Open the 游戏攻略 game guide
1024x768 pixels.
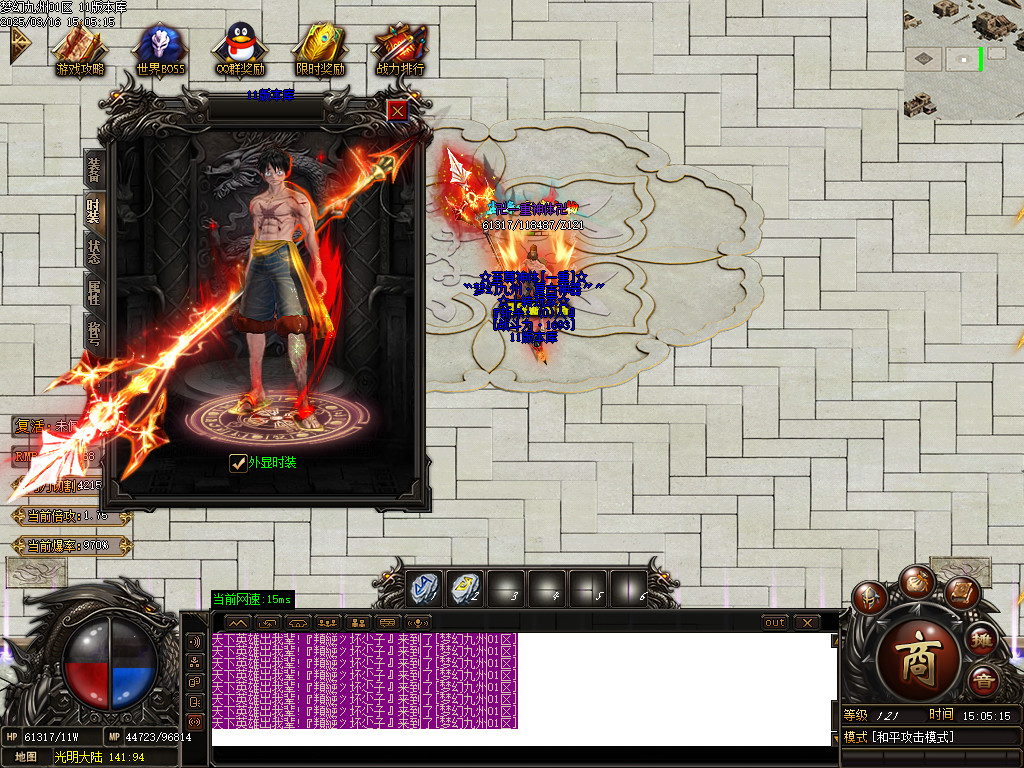tap(80, 50)
